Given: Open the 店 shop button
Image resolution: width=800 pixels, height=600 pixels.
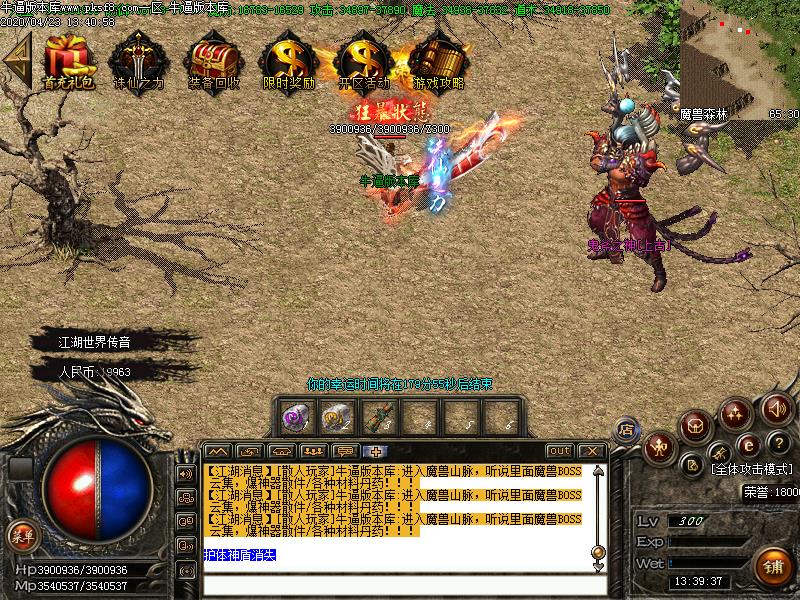Looking at the screenshot, I should pyautogui.click(x=626, y=429).
